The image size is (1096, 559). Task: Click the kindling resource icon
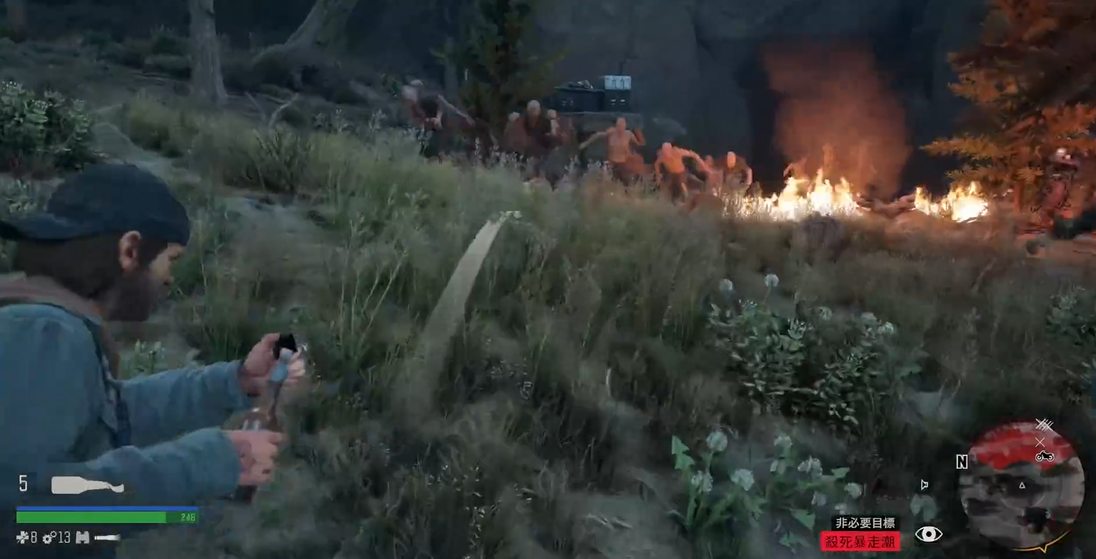[x=21, y=538]
